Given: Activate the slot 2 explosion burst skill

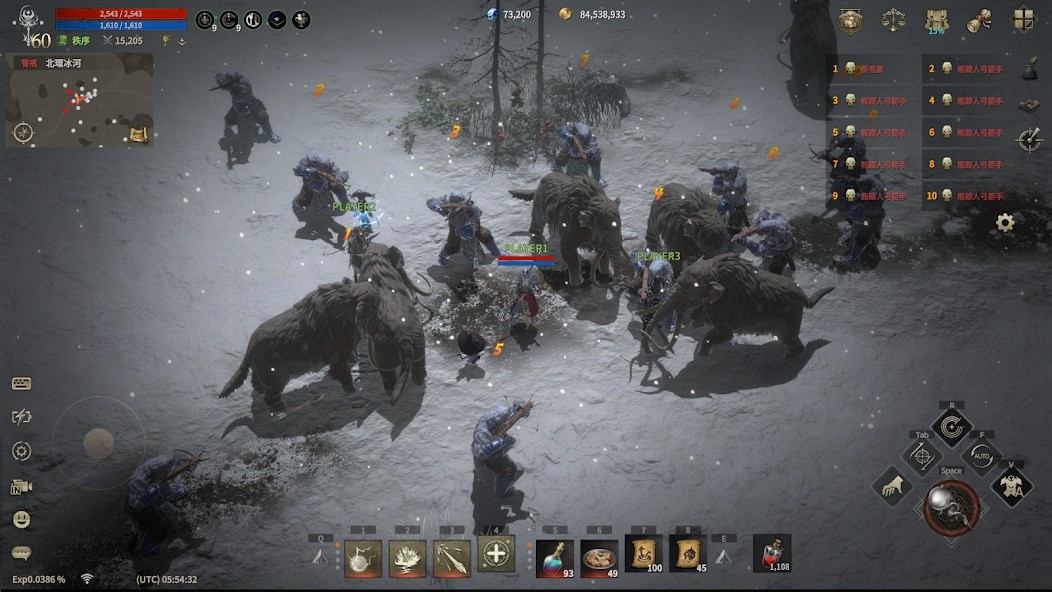Looking at the screenshot, I should pyautogui.click(x=407, y=557).
